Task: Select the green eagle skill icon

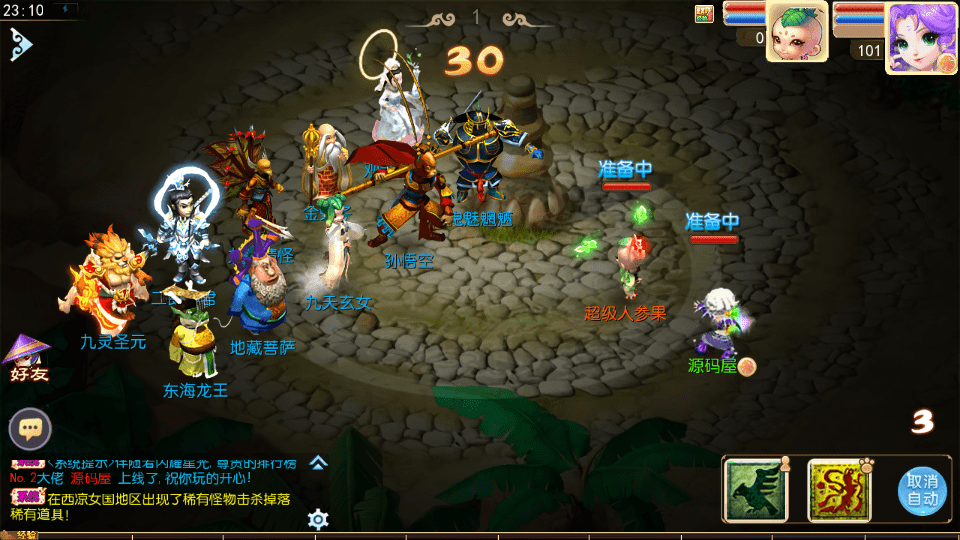Action: [x=753, y=489]
